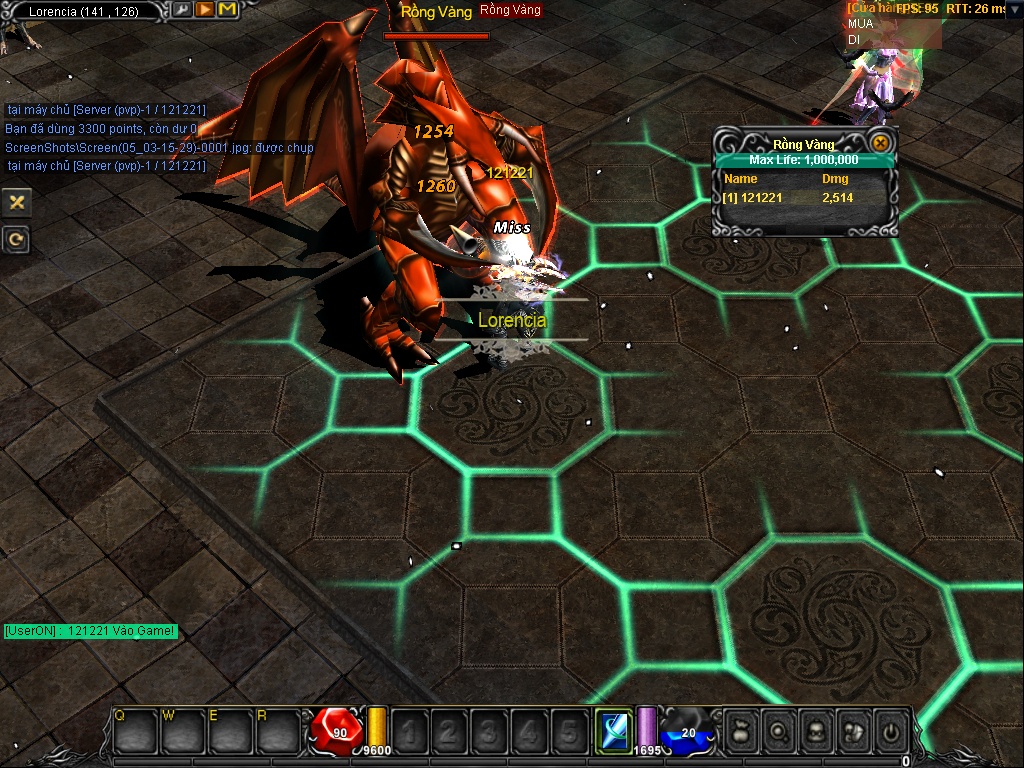Open the character helmet icon
Viewport: 1024px width, 768px height.
click(x=815, y=731)
